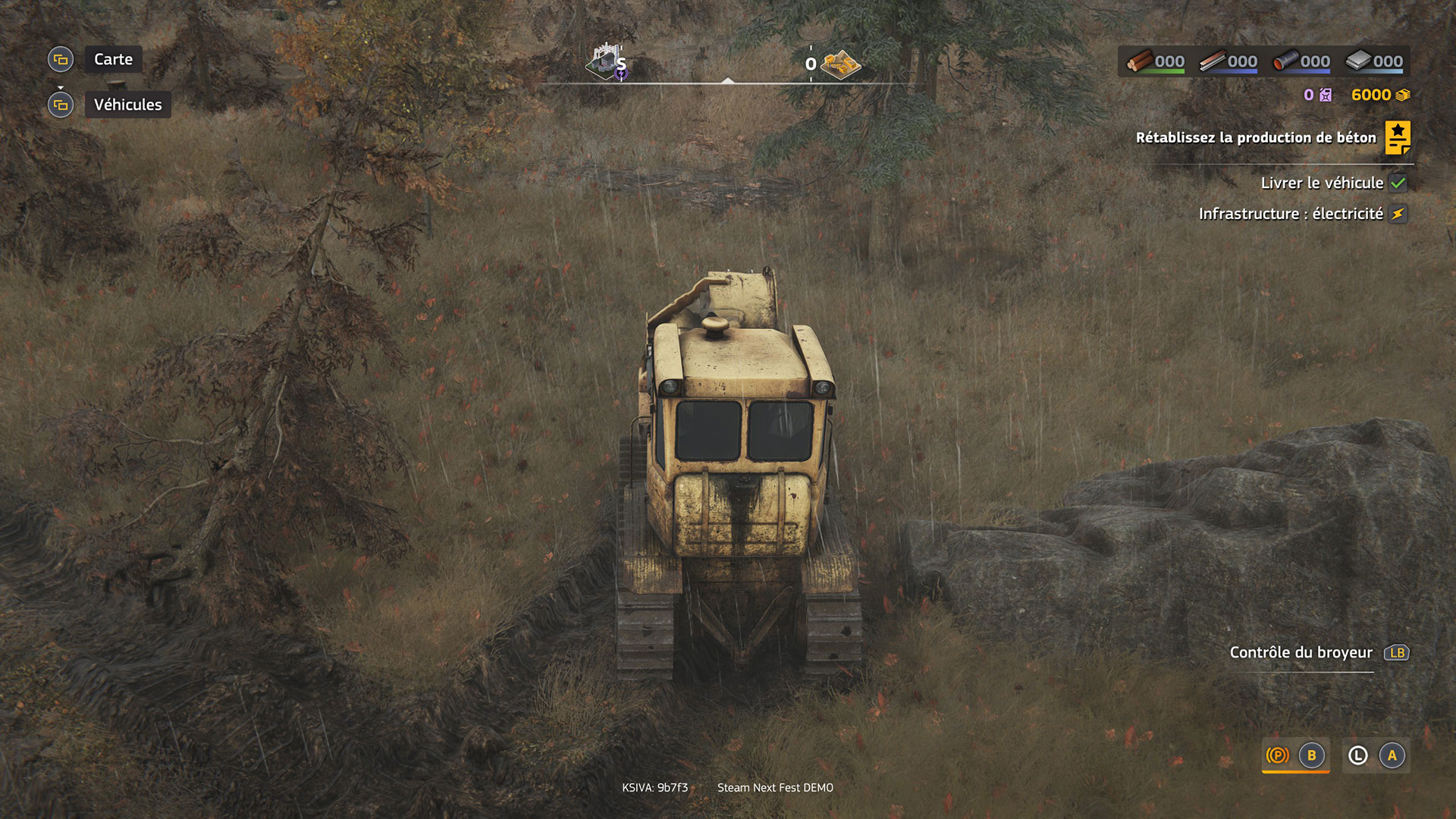Select the "Infrastructure : électricité" task
The image size is (1456, 819).
1291,214
